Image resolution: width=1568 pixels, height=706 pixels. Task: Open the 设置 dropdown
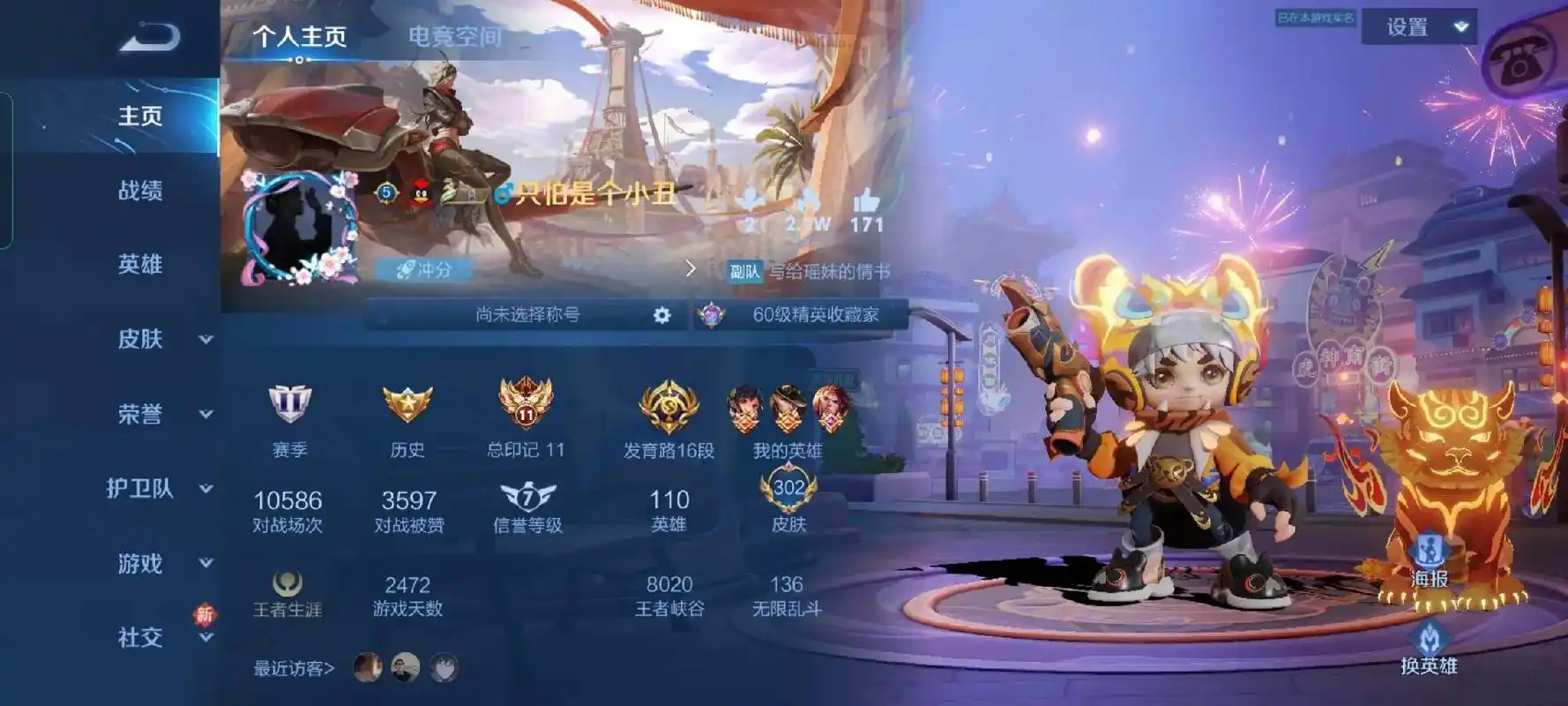(1418, 27)
